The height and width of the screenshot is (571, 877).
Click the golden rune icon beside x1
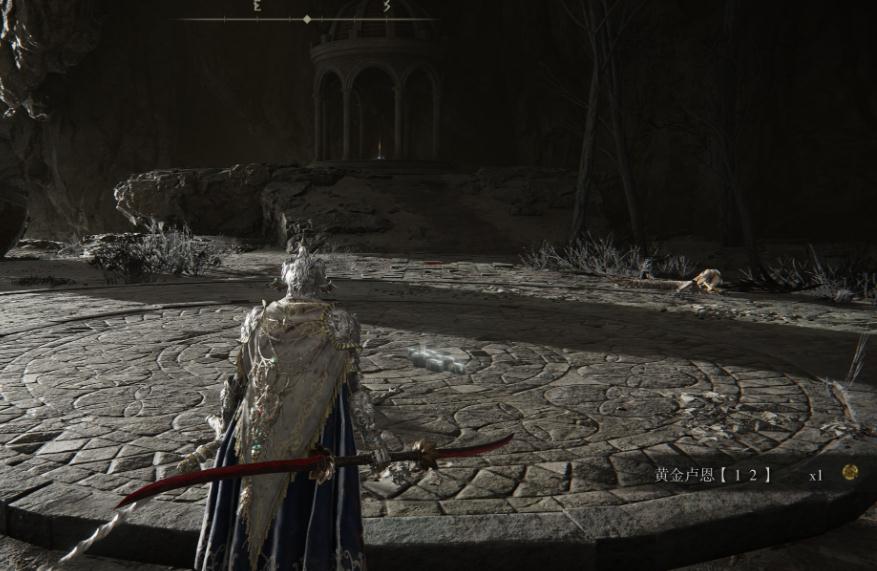click(849, 472)
